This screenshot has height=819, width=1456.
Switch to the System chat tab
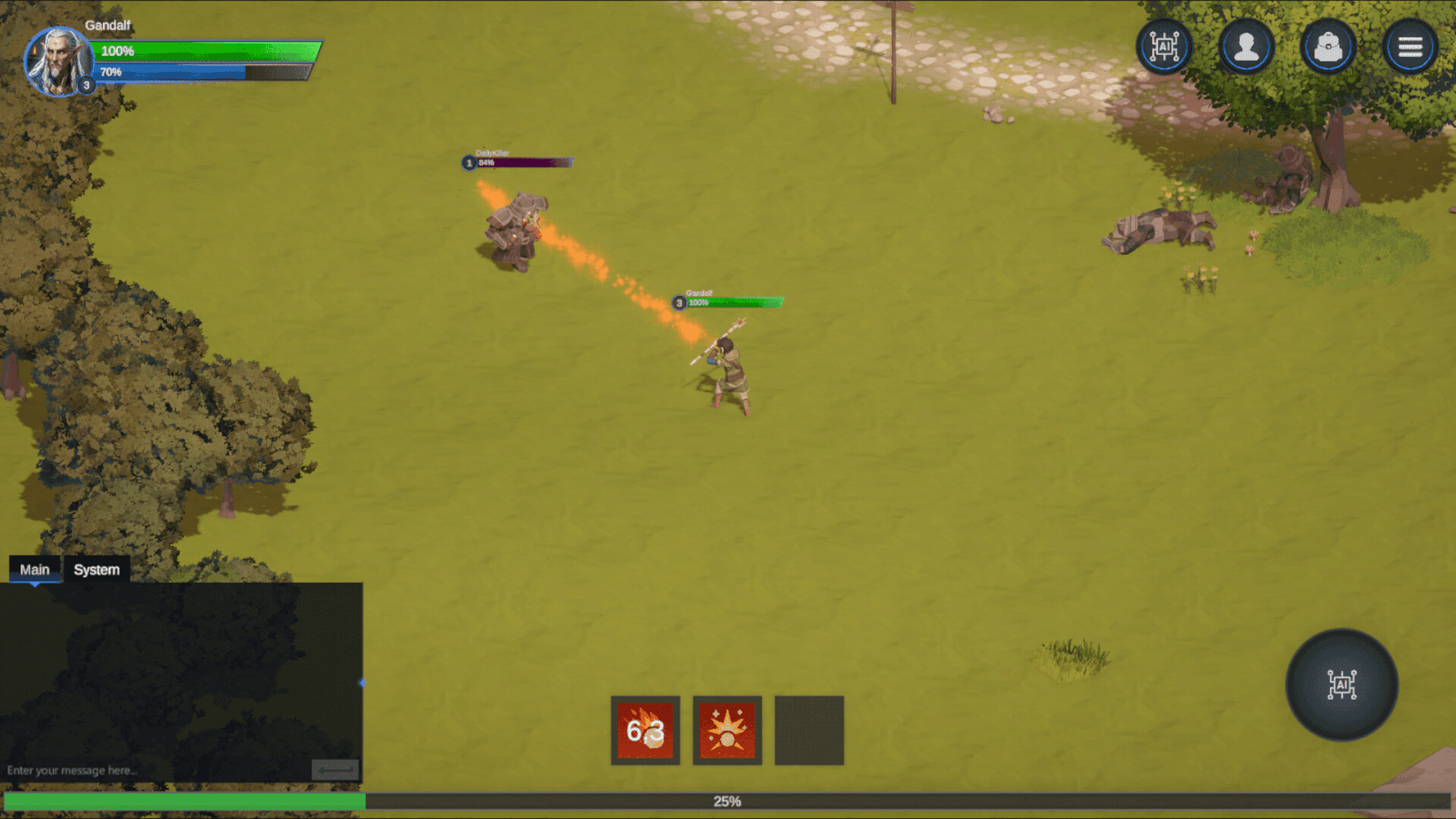[96, 569]
